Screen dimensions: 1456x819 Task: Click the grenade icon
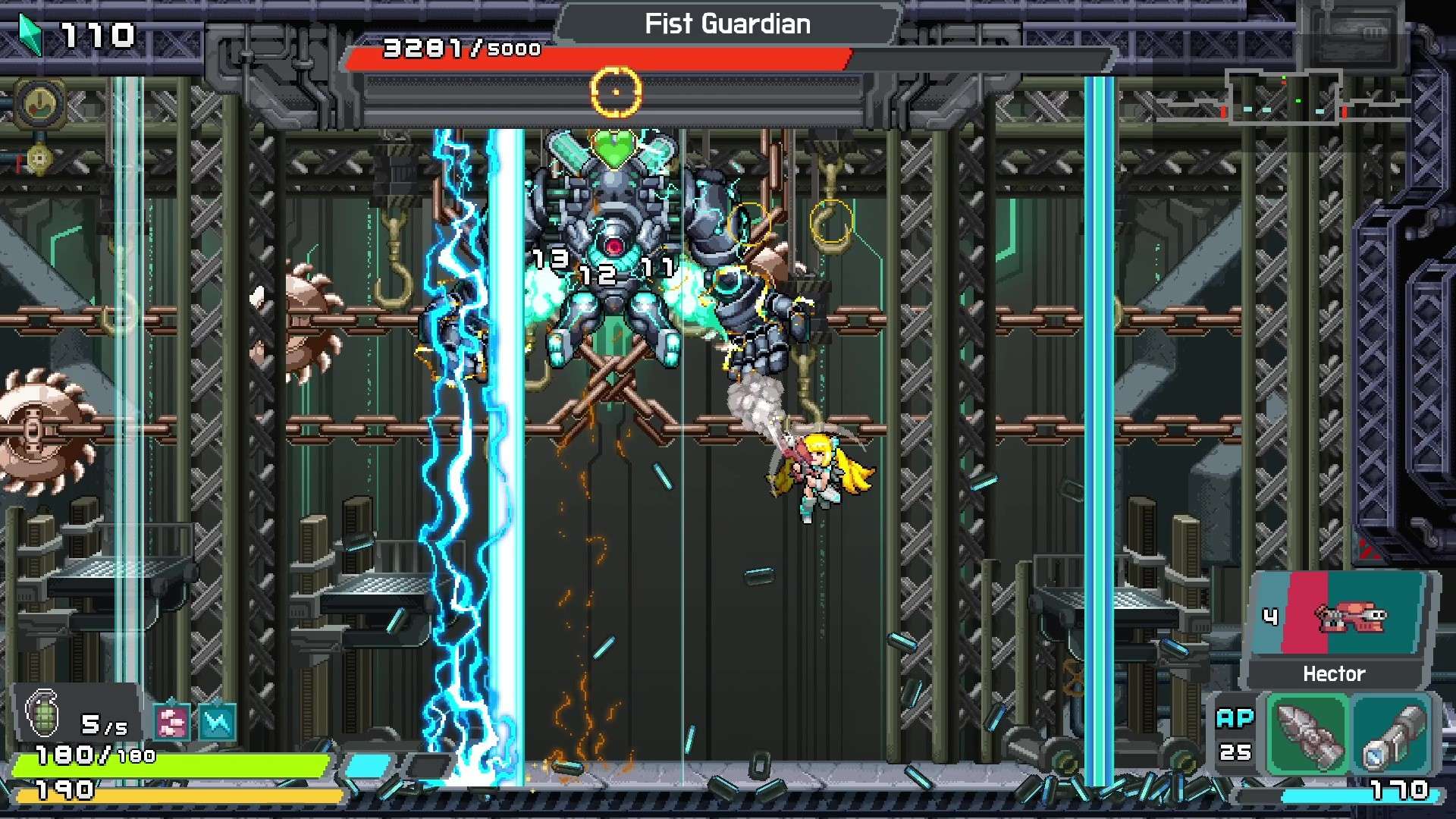[42, 714]
